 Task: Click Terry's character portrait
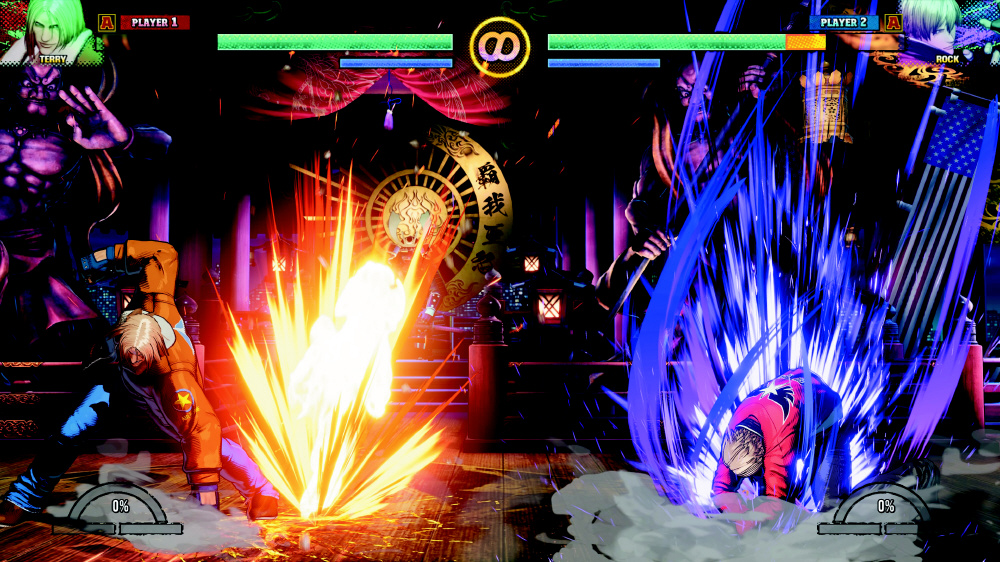click(x=48, y=30)
